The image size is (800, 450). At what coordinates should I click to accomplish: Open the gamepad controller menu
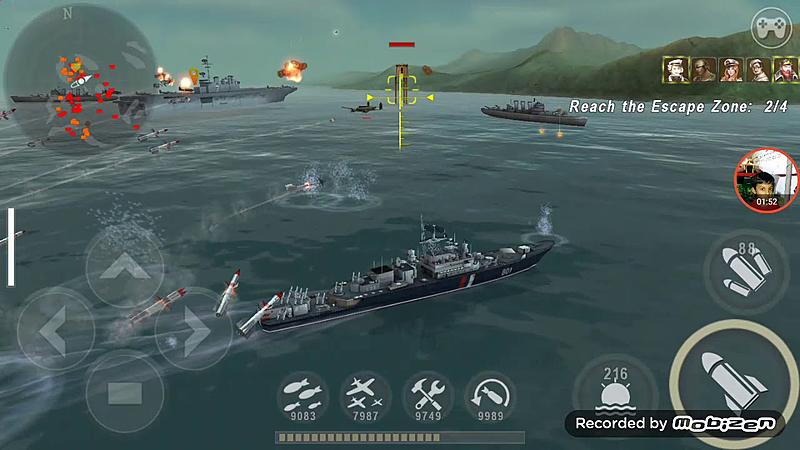coord(771,23)
